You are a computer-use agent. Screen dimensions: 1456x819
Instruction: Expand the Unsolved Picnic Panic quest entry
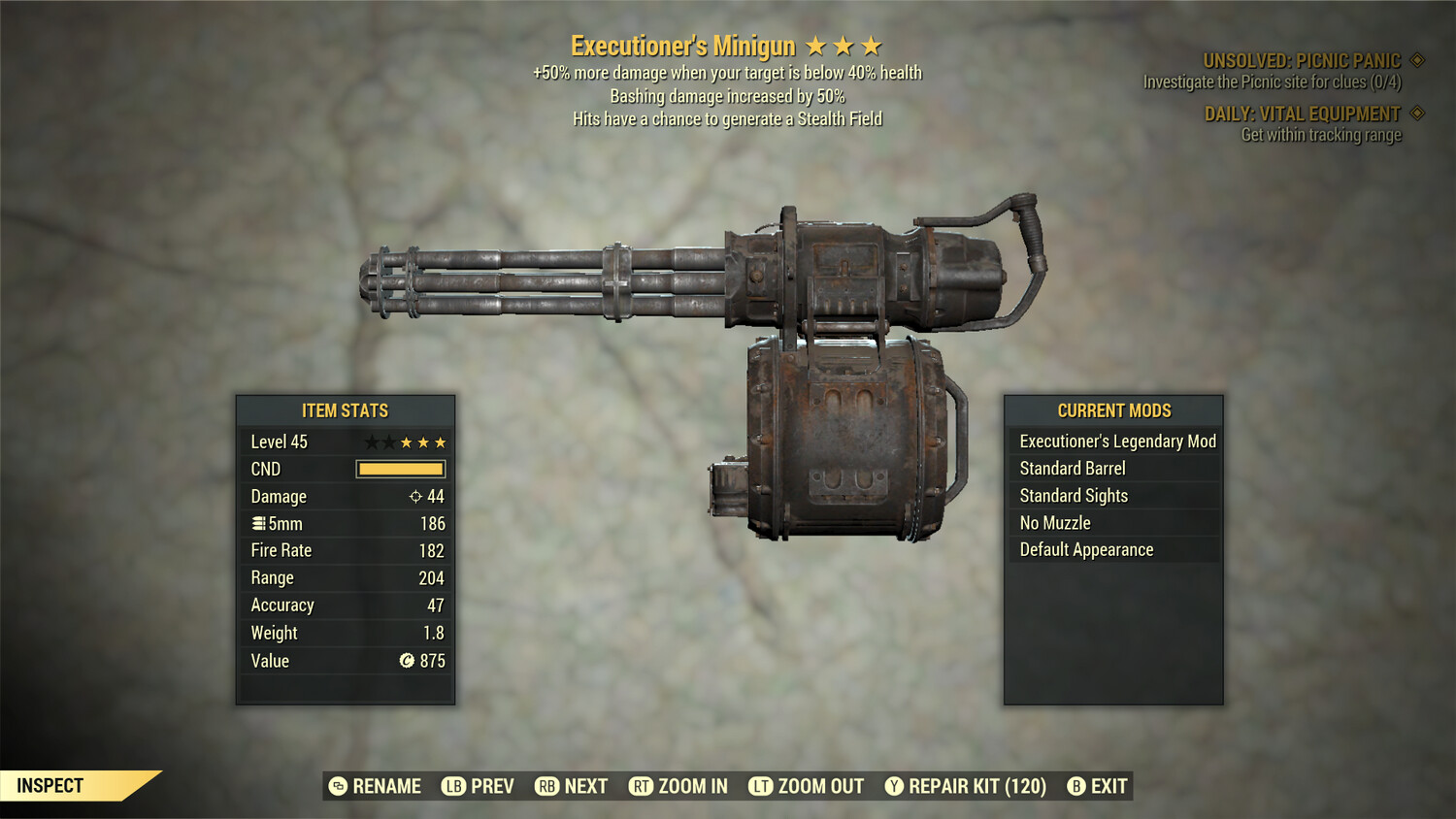coord(1301,58)
